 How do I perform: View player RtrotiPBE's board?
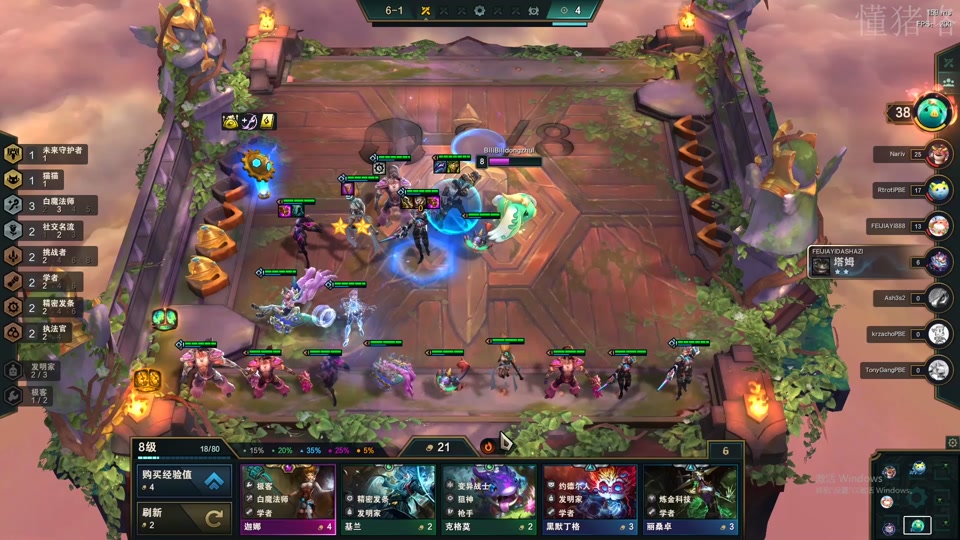[x=937, y=189]
